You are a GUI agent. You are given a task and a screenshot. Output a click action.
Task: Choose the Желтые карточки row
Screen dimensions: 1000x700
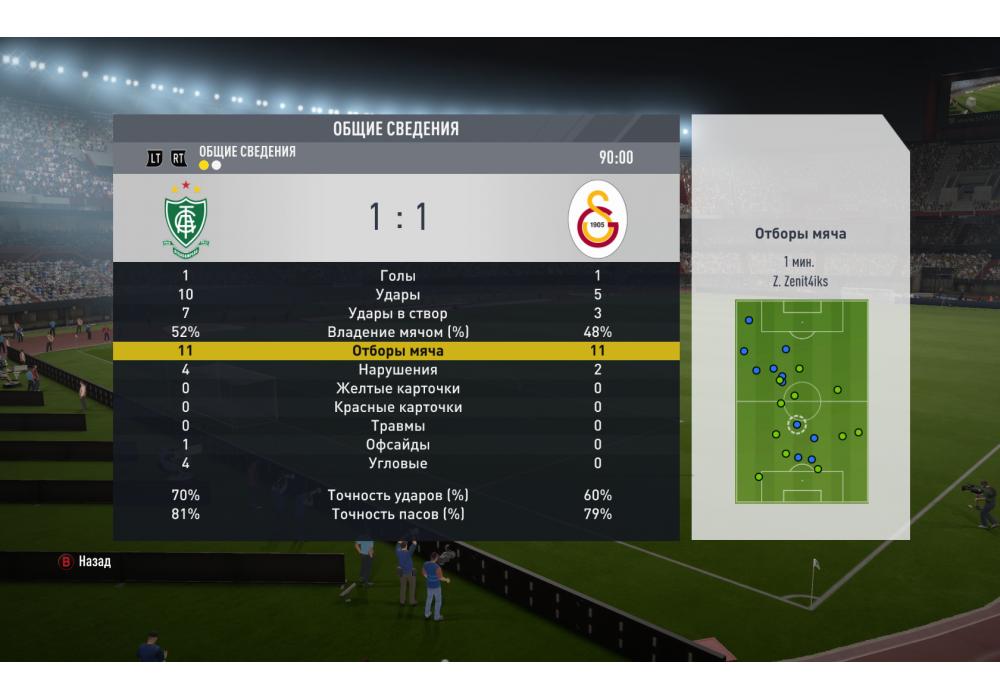click(397, 389)
